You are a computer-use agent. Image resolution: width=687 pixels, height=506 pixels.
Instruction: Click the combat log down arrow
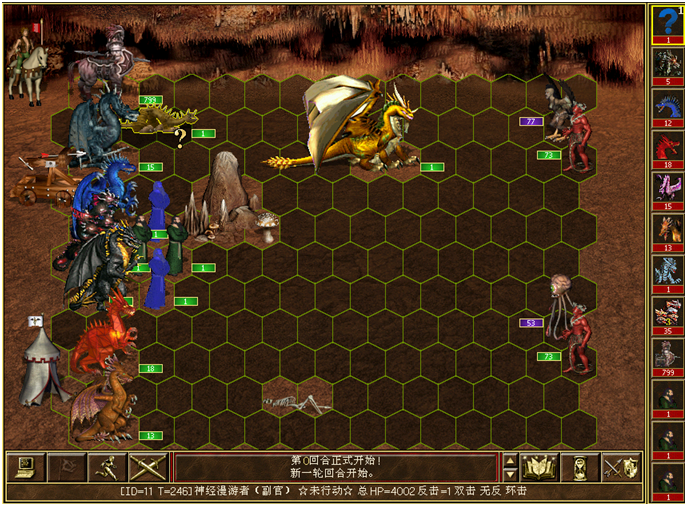click(x=510, y=474)
